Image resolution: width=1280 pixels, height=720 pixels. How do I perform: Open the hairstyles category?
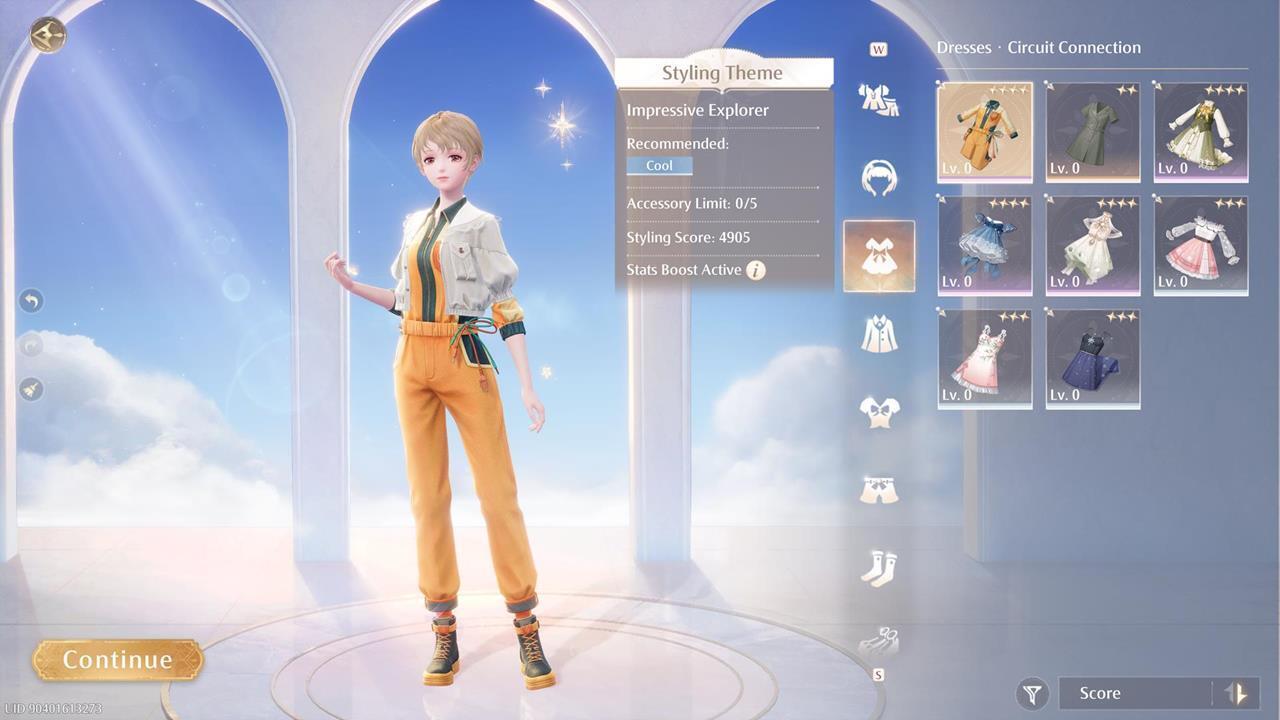tap(879, 178)
